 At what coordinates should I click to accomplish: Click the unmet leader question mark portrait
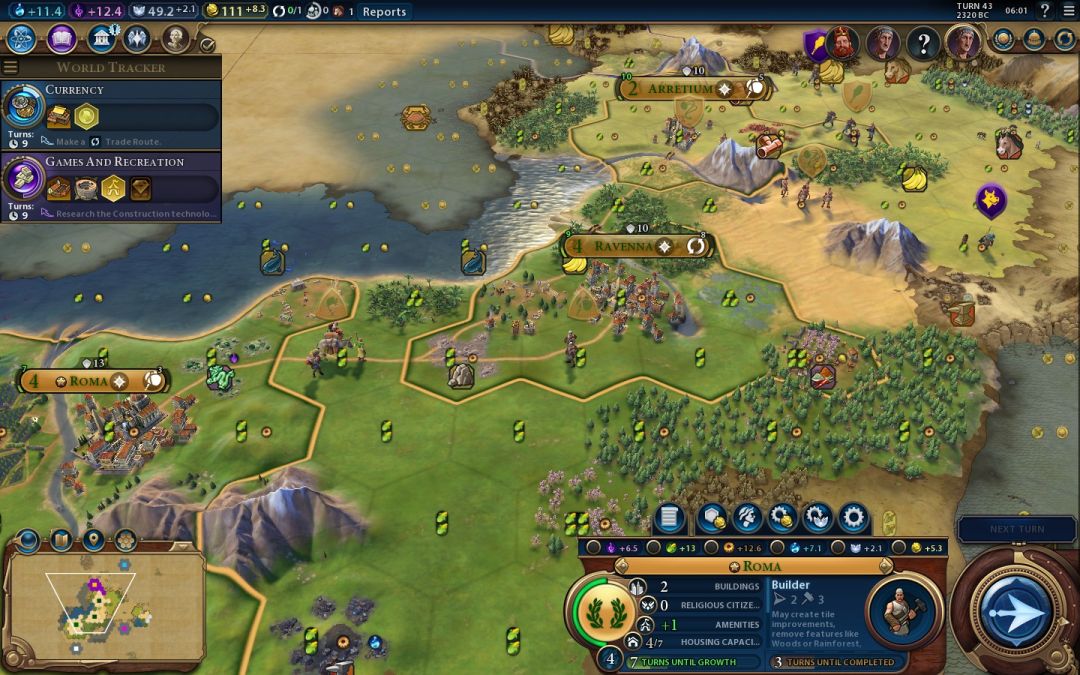pyautogui.click(x=923, y=43)
